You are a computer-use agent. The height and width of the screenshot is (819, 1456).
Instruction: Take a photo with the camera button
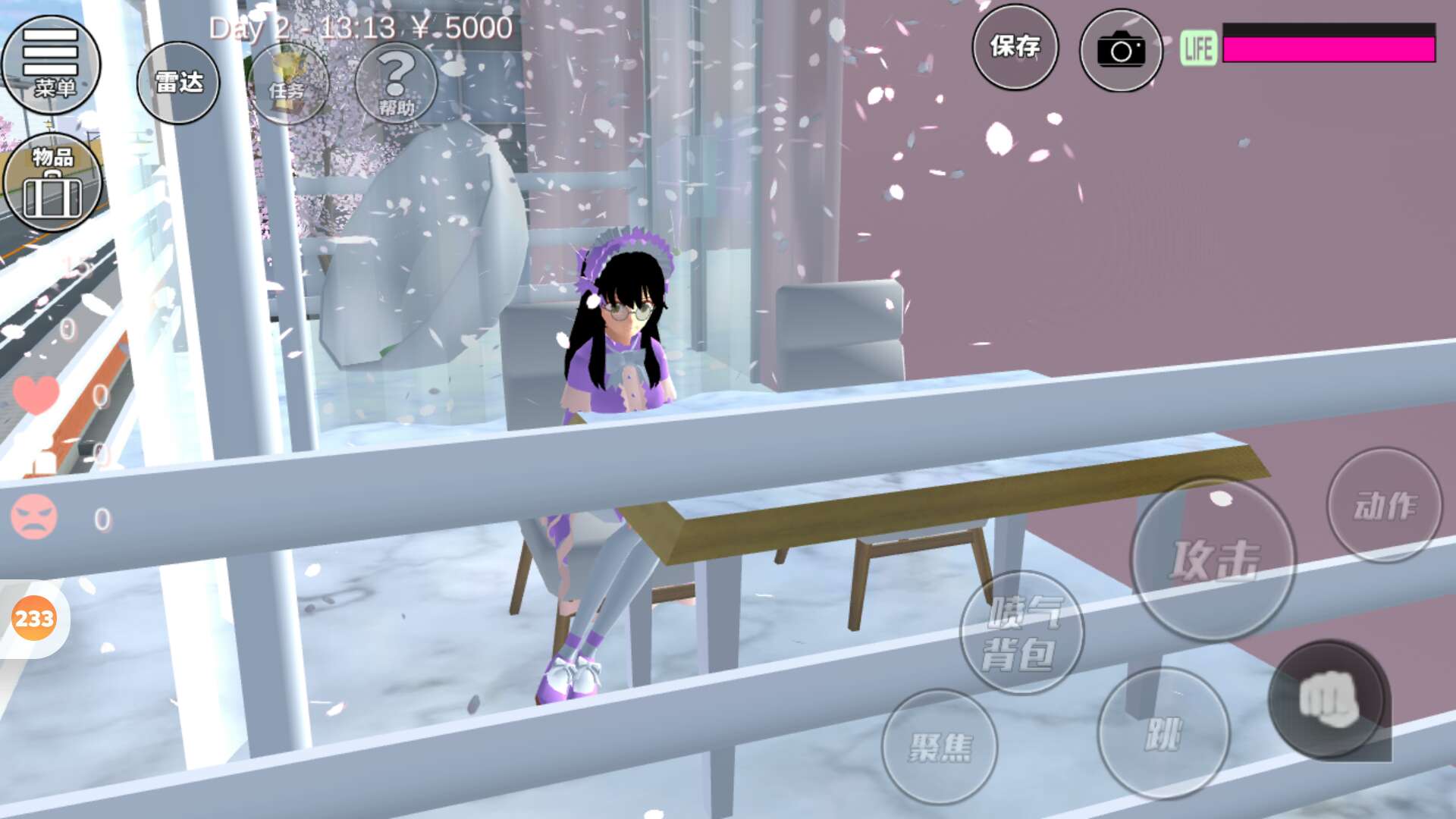(x=1121, y=50)
